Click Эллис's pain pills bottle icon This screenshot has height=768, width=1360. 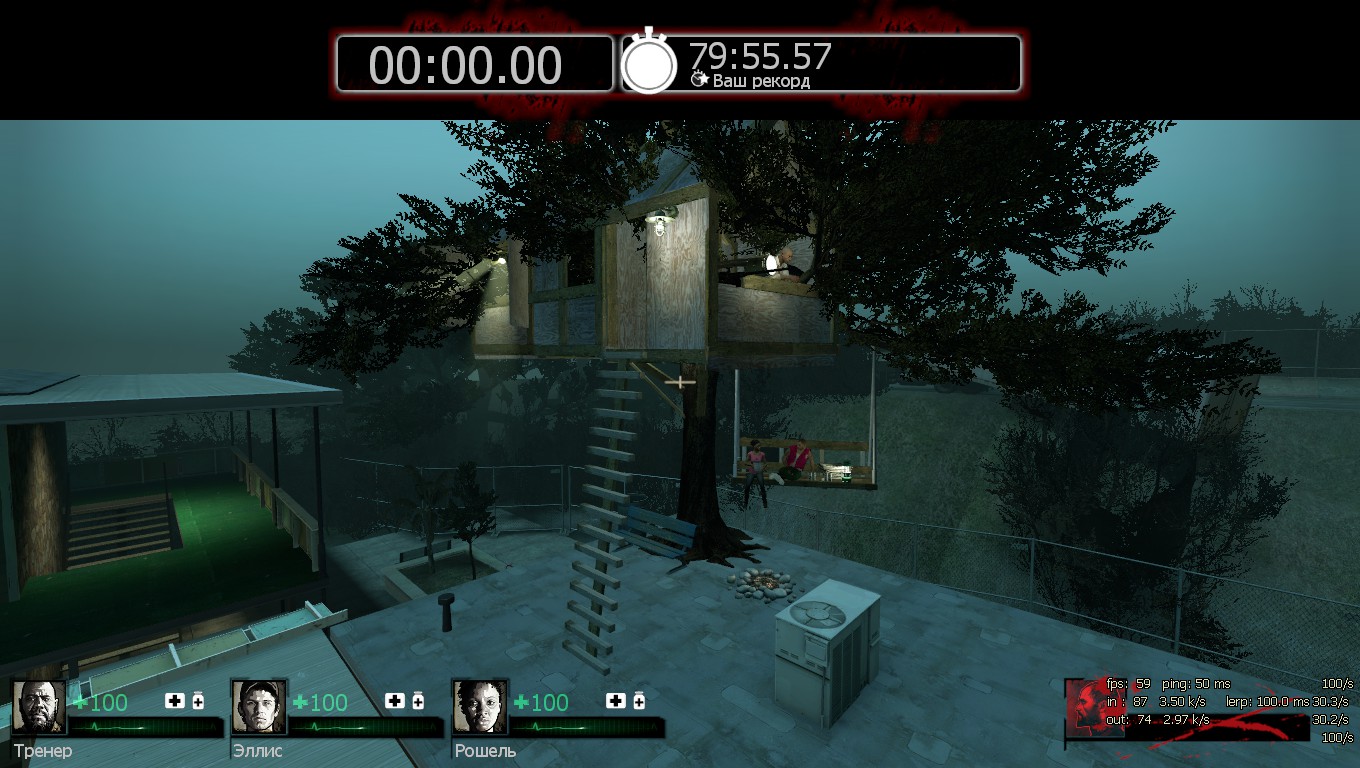point(418,701)
